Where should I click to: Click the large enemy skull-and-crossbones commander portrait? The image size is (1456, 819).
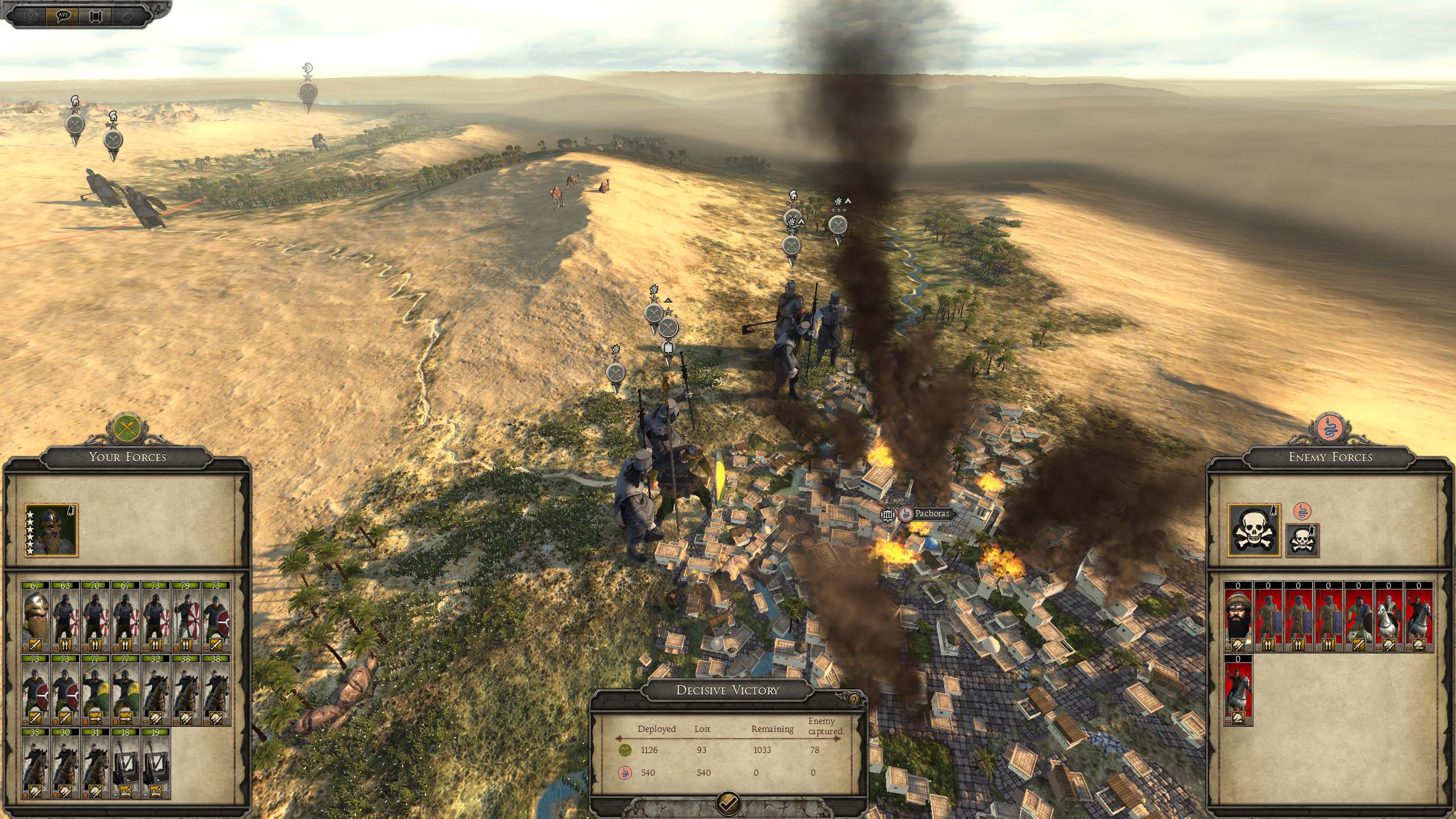pyautogui.click(x=1254, y=531)
